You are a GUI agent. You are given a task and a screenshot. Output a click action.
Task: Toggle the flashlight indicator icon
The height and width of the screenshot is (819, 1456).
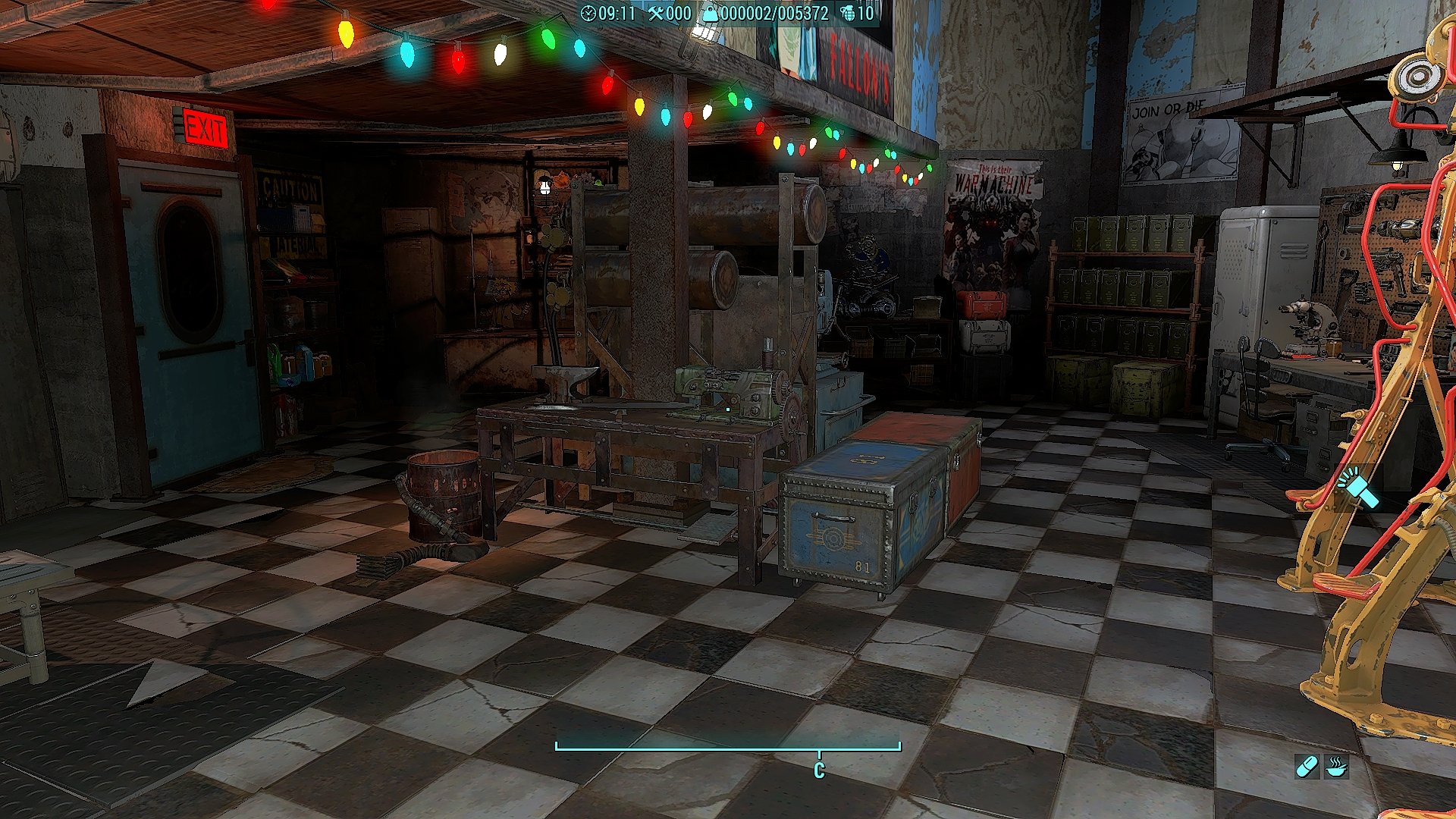tap(1360, 488)
